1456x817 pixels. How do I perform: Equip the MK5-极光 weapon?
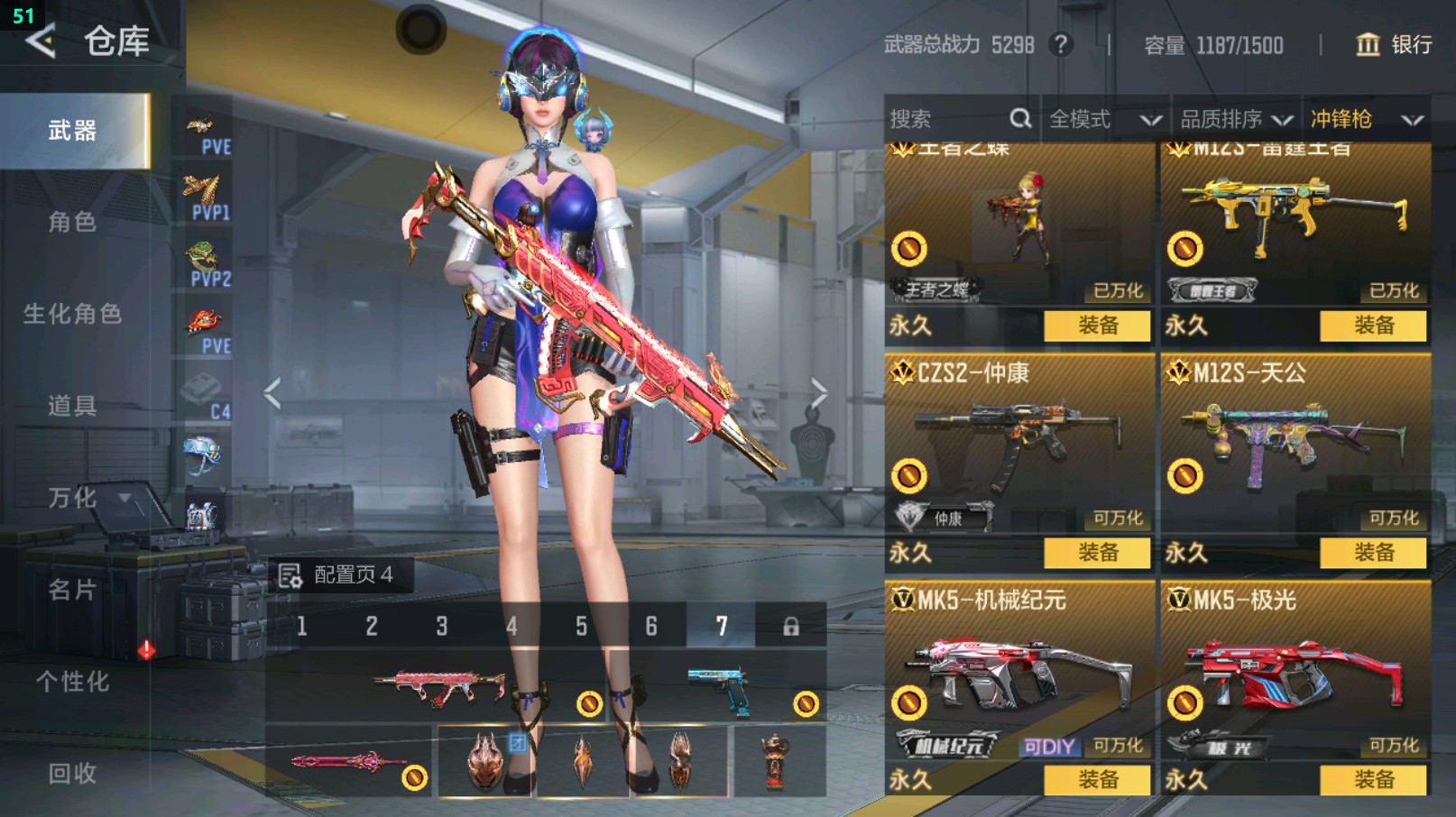click(x=1373, y=780)
